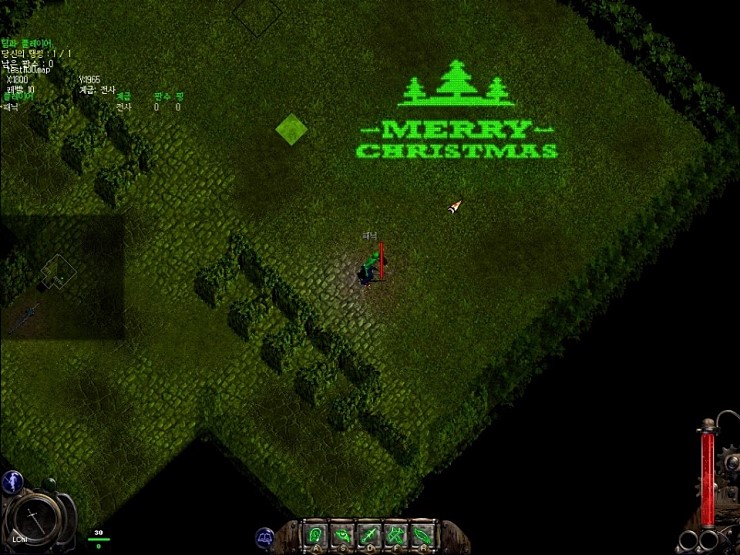The width and height of the screenshot is (740, 555).
Task: Activate the ear skill in slot A
Action: click(315, 535)
